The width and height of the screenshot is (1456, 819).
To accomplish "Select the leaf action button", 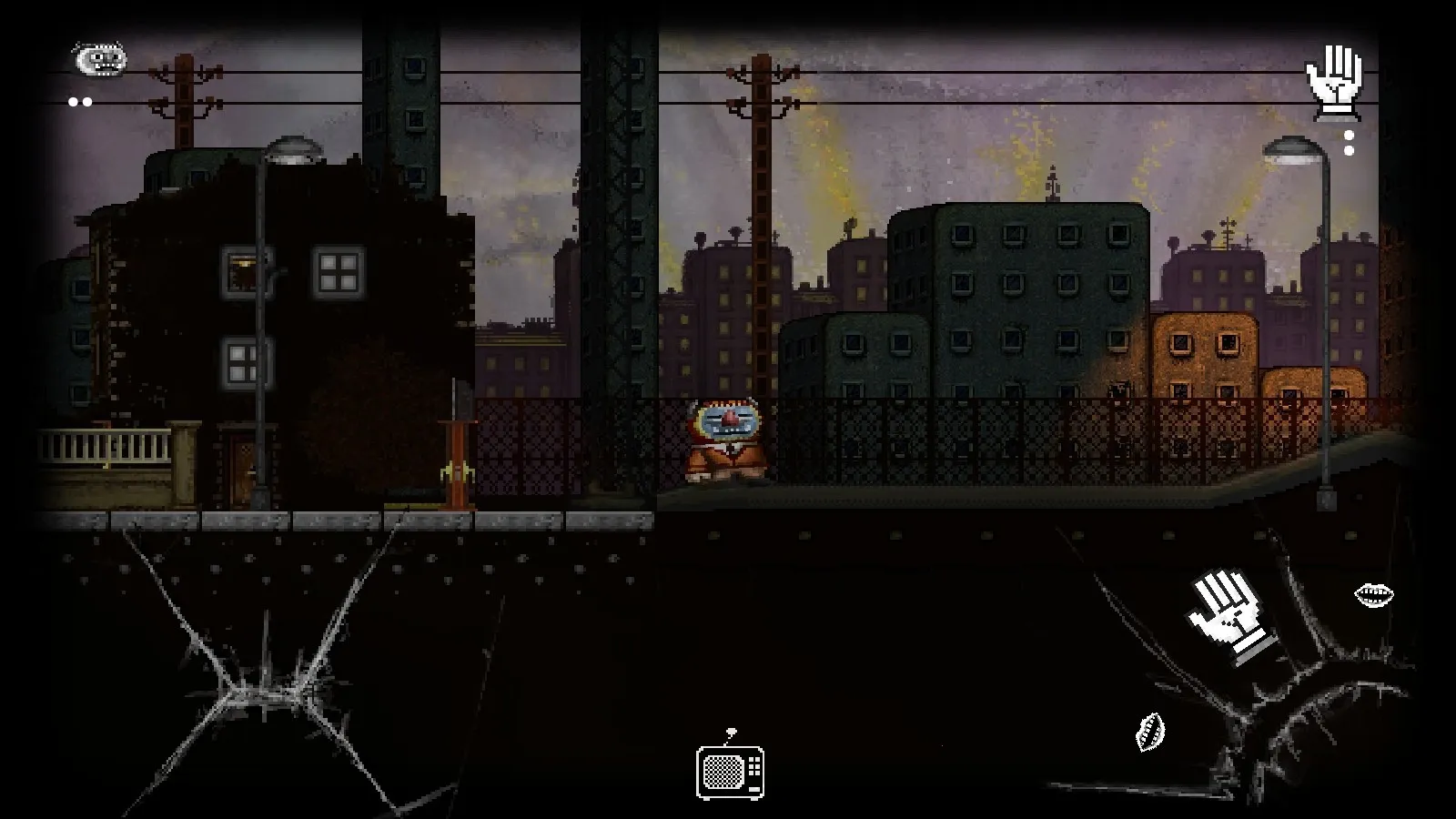I will click(x=1150, y=732).
